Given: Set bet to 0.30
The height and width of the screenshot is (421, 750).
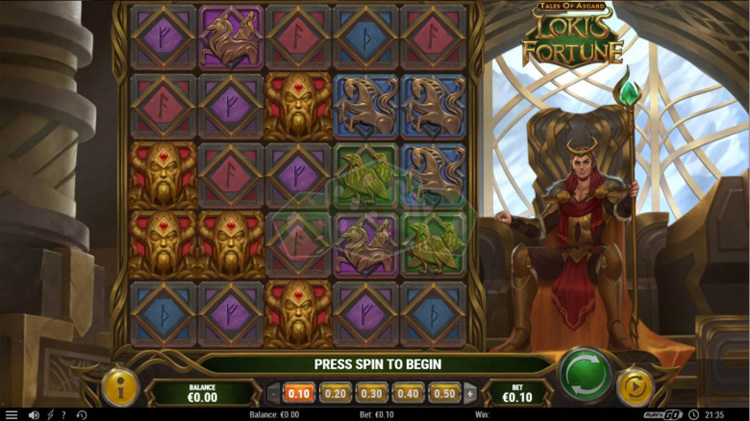Looking at the screenshot, I should coord(371,393).
